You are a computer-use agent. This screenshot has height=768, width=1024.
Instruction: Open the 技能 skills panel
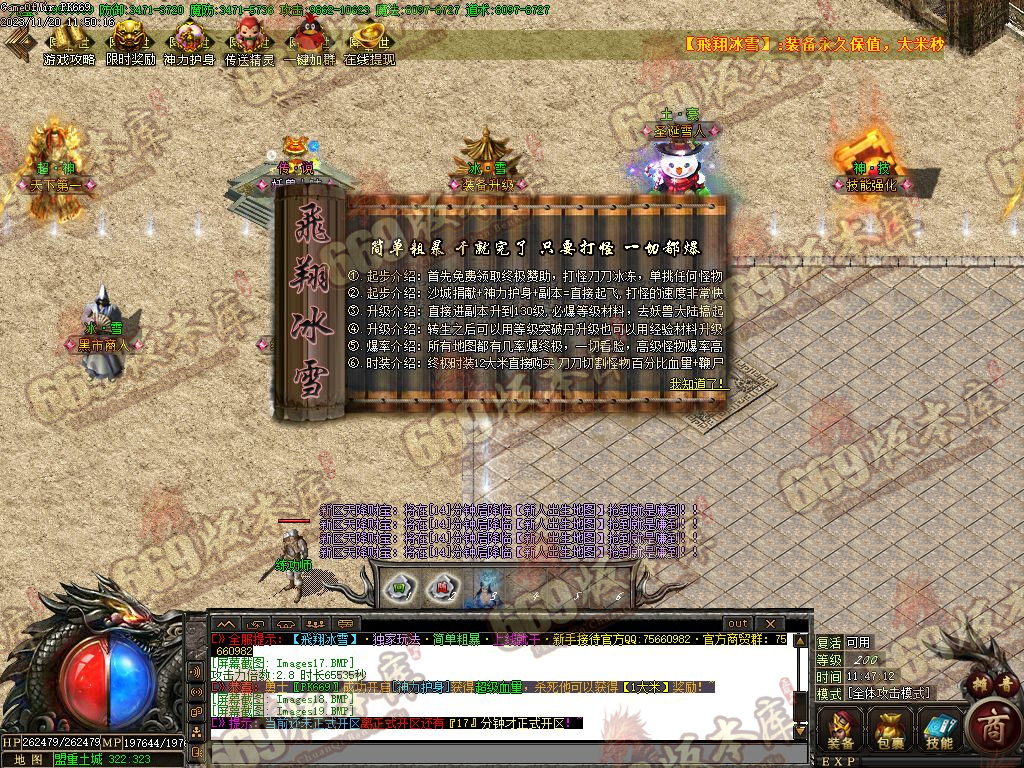939,728
